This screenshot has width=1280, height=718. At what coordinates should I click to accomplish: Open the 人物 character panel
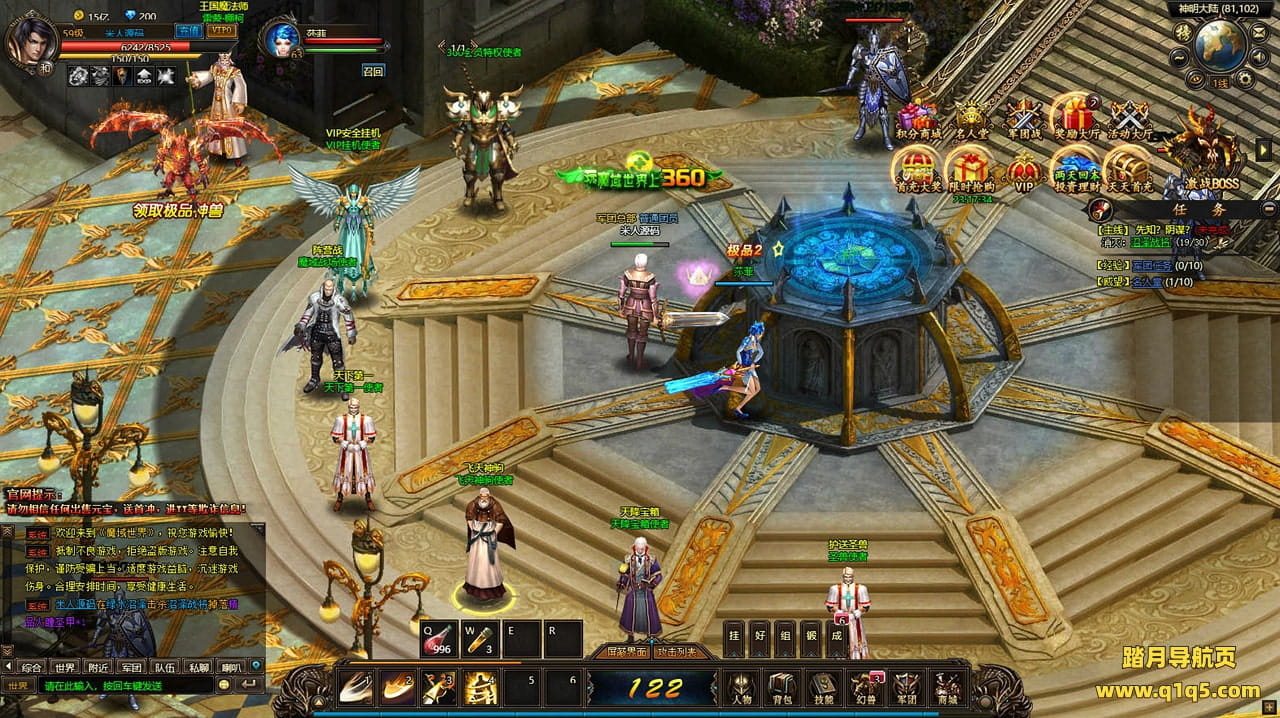click(740, 686)
